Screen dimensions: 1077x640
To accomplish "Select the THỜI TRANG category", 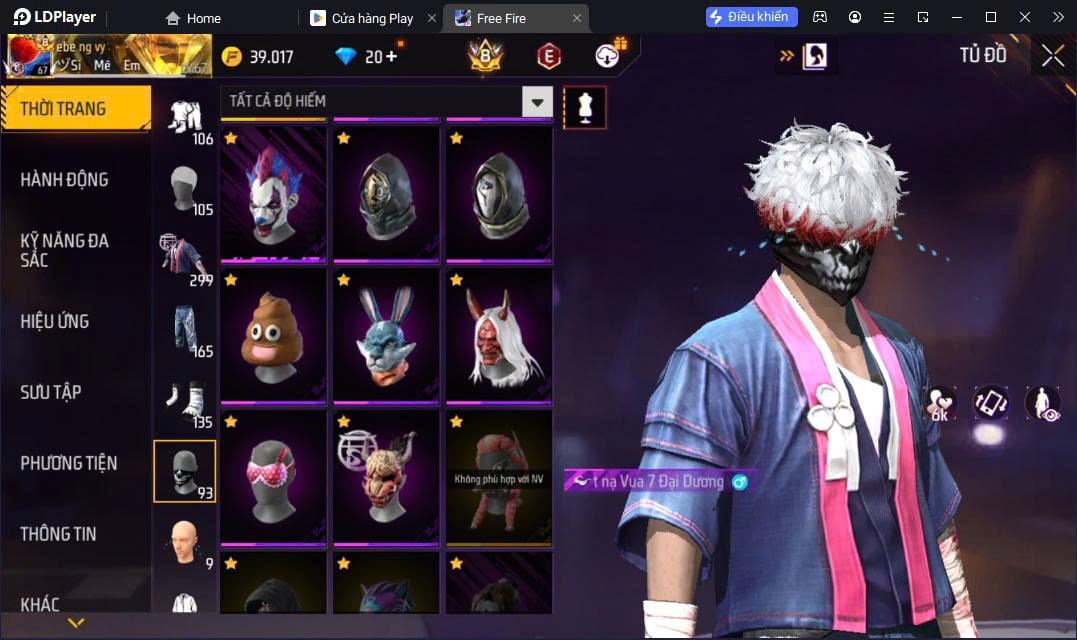I will click(75, 109).
